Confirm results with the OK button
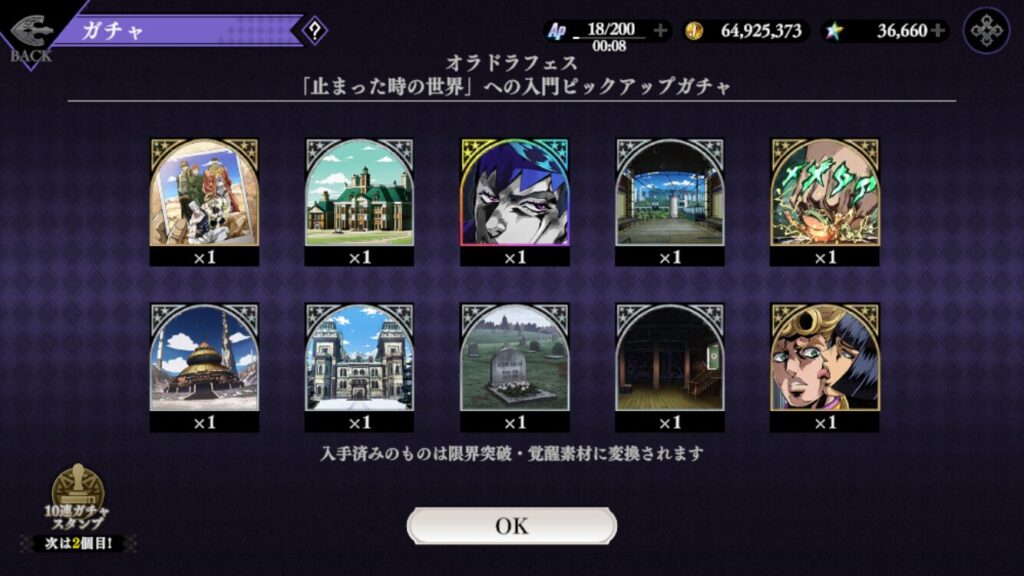 pos(511,526)
